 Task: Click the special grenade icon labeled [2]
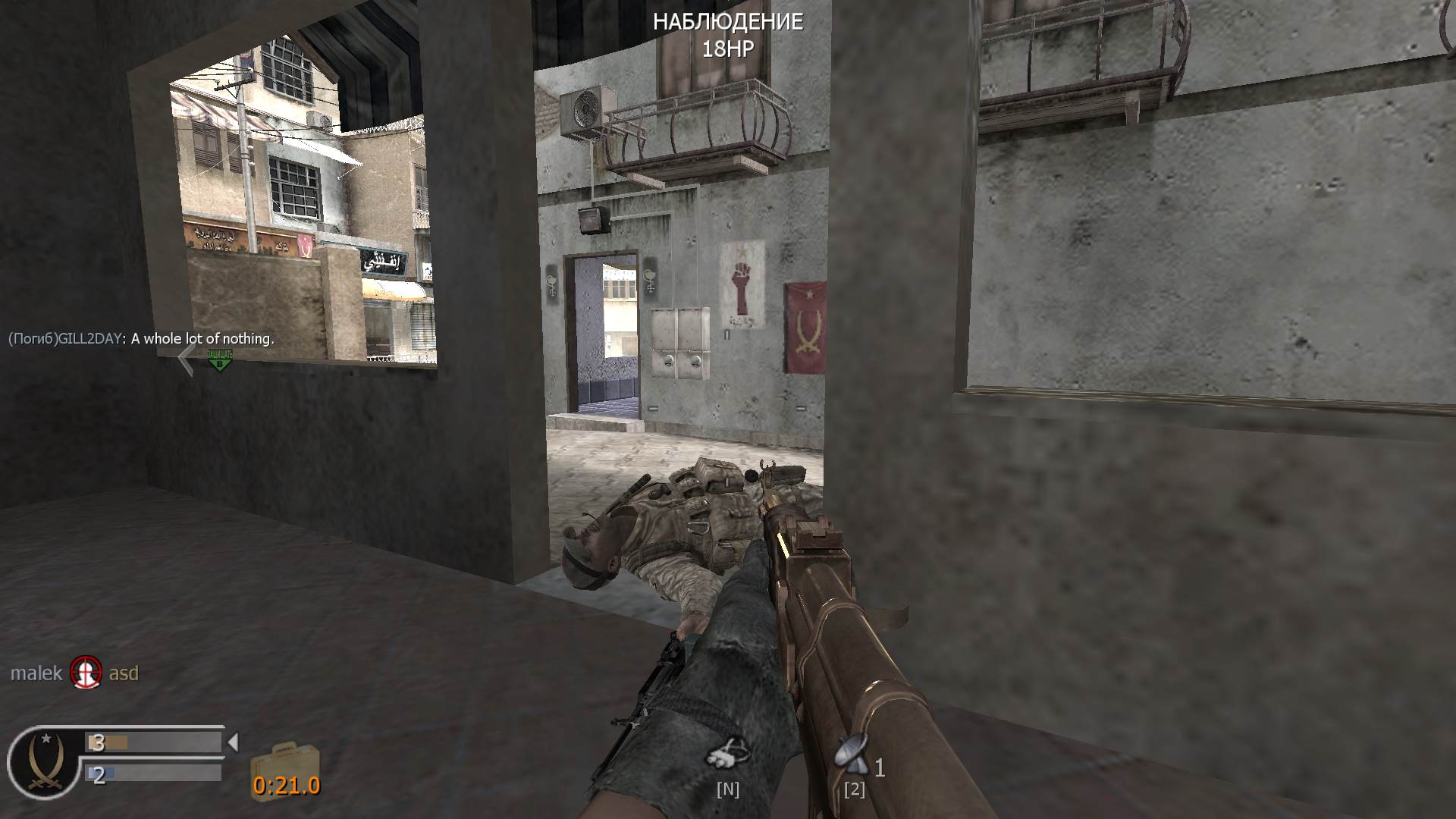(x=852, y=752)
